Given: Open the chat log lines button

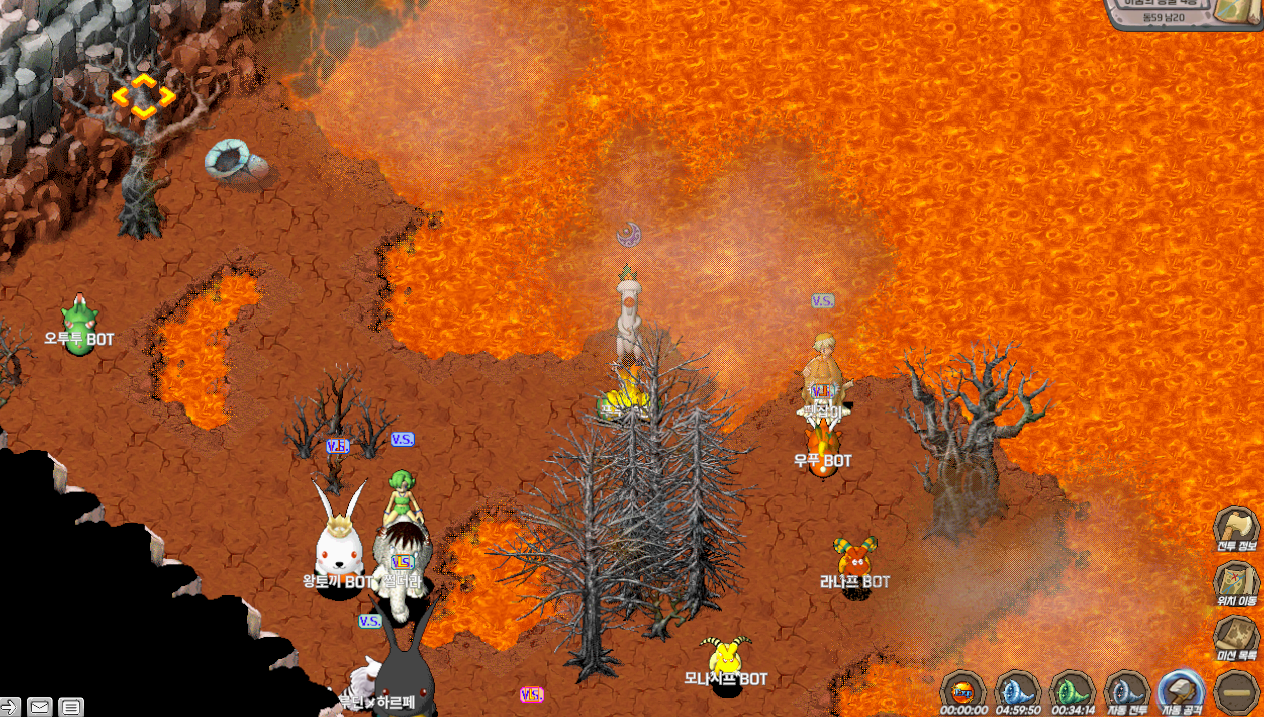Looking at the screenshot, I should point(71,707).
